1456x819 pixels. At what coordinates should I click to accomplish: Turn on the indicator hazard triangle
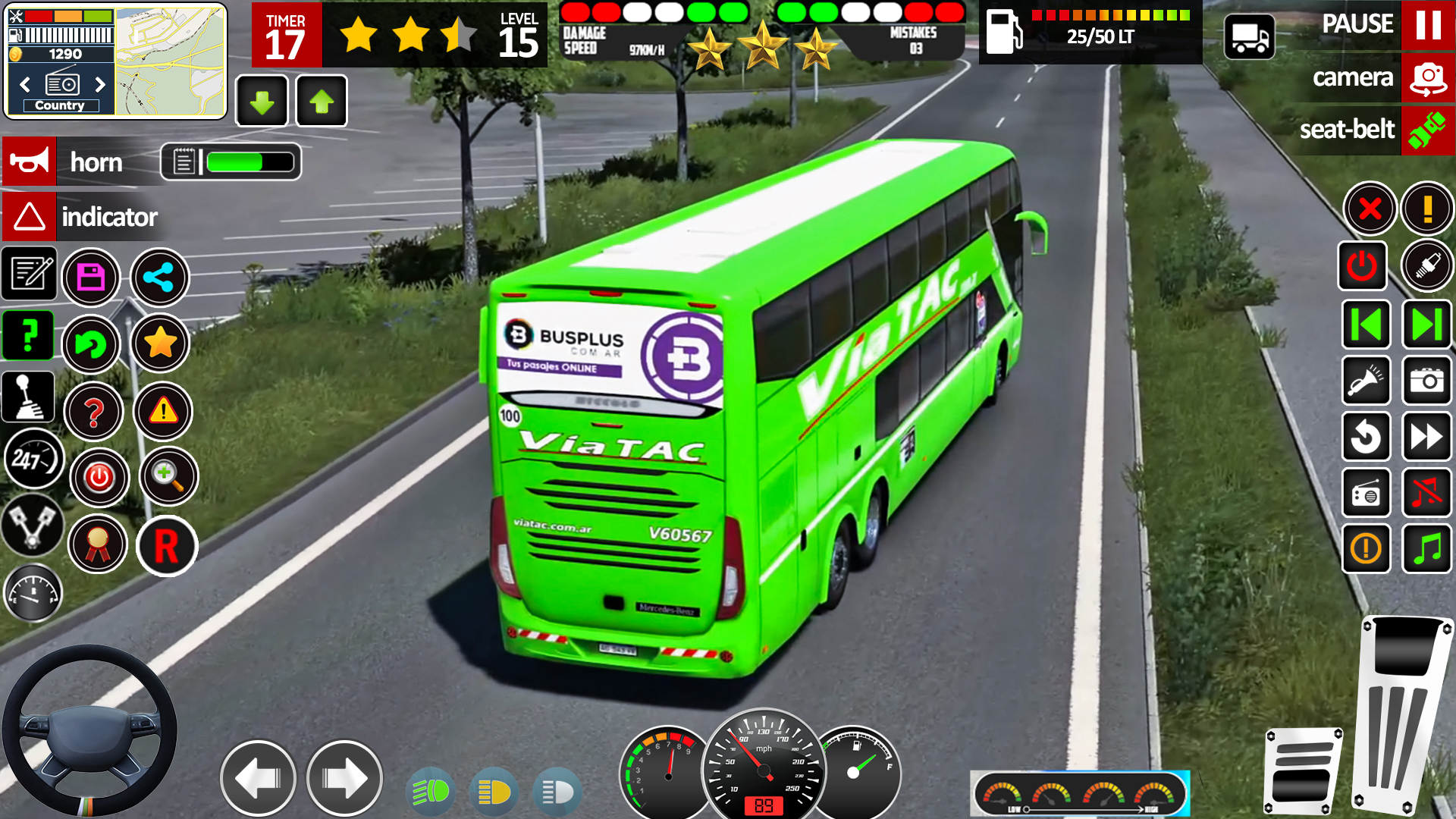point(30,217)
